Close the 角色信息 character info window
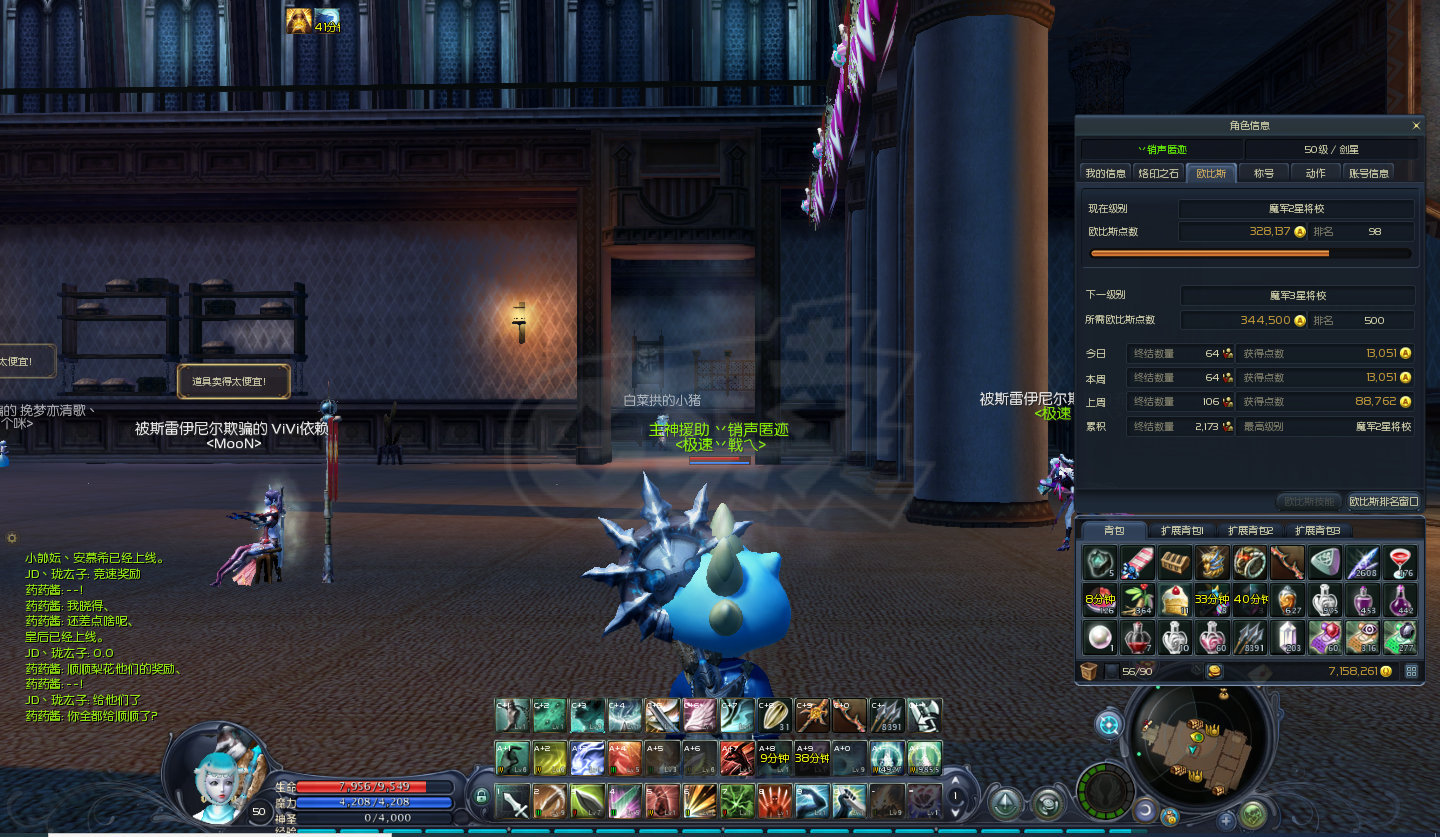This screenshot has height=837, width=1440. coord(1415,126)
